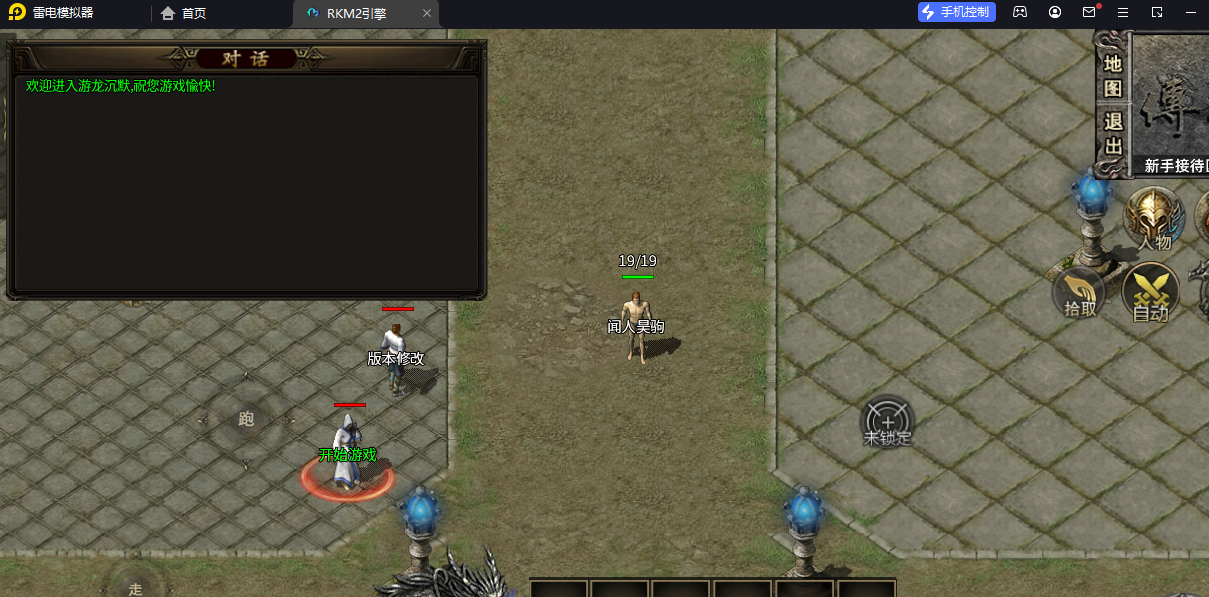
Task: Switch to the 首页 home tab
Action: coord(184,14)
